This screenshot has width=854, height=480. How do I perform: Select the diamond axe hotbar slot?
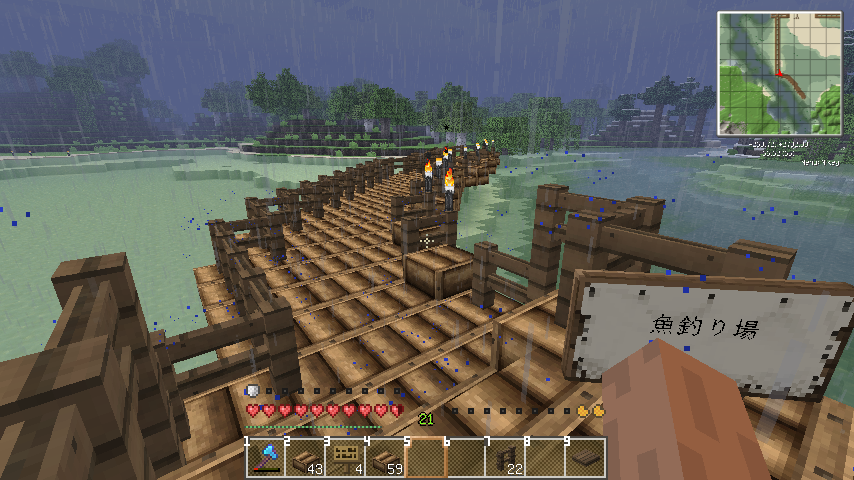click(x=265, y=457)
